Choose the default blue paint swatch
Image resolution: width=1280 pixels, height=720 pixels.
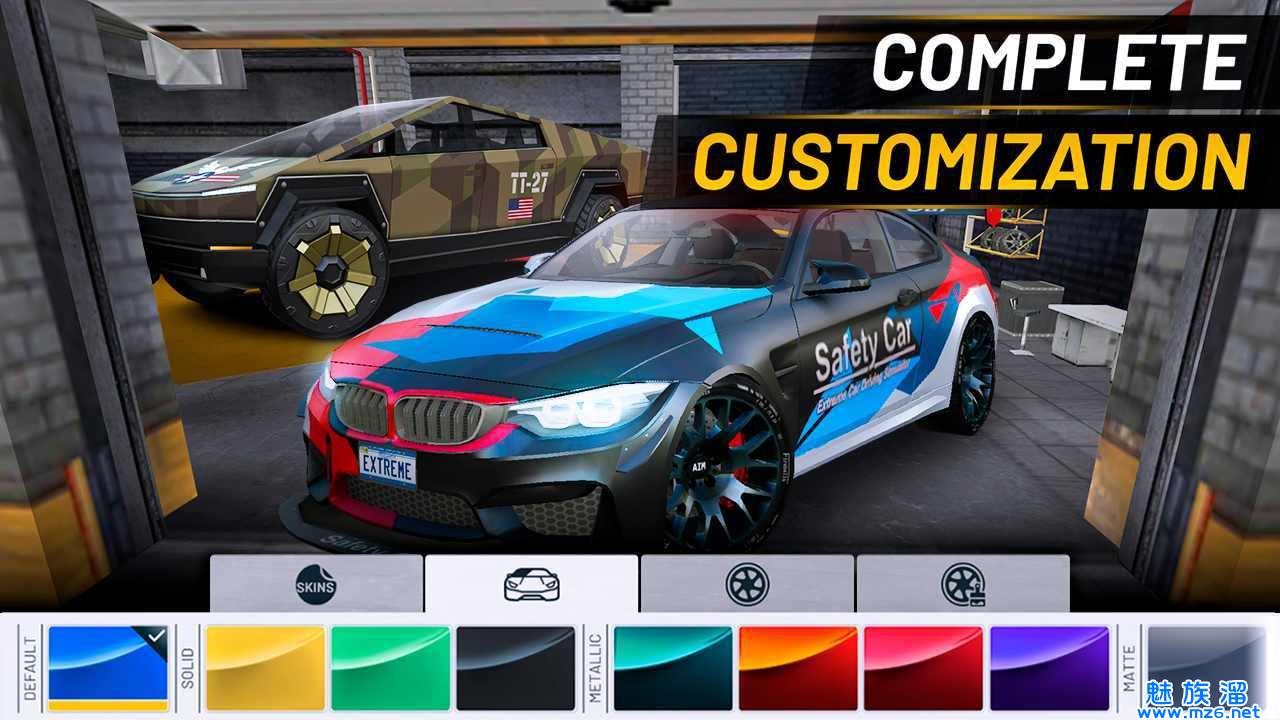pyautogui.click(x=108, y=667)
